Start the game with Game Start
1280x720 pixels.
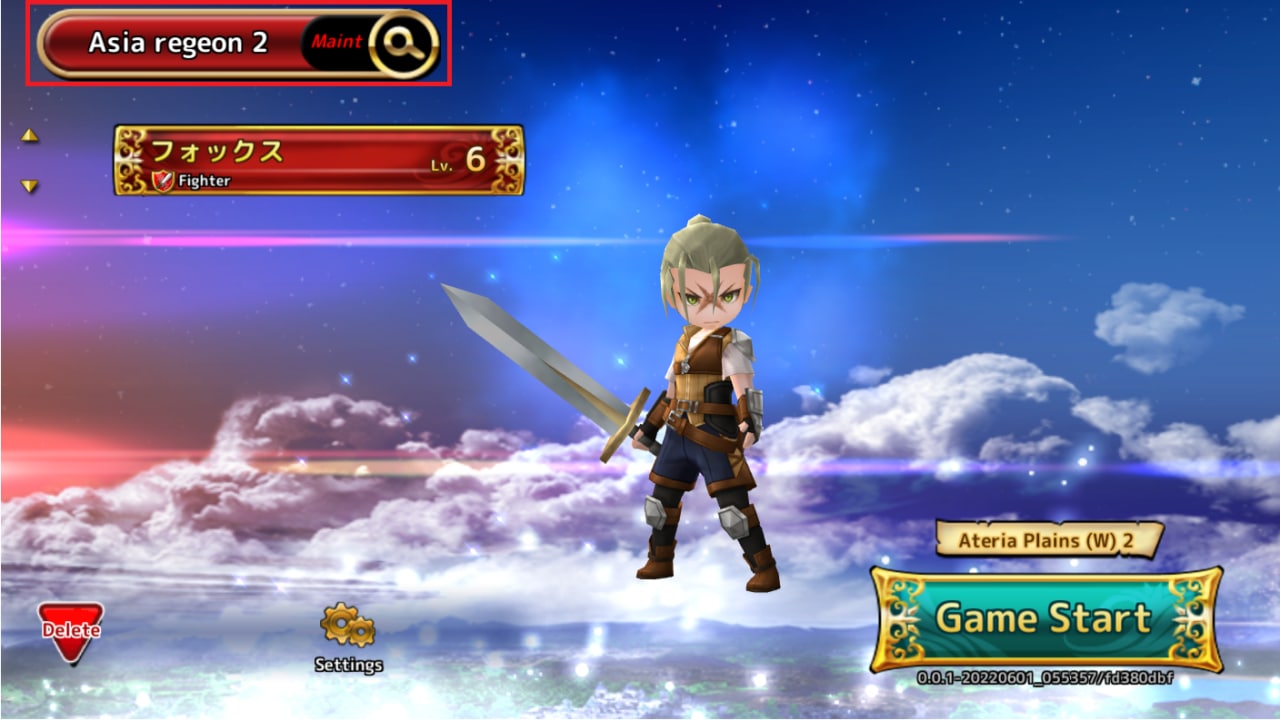click(x=1045, y=619)
